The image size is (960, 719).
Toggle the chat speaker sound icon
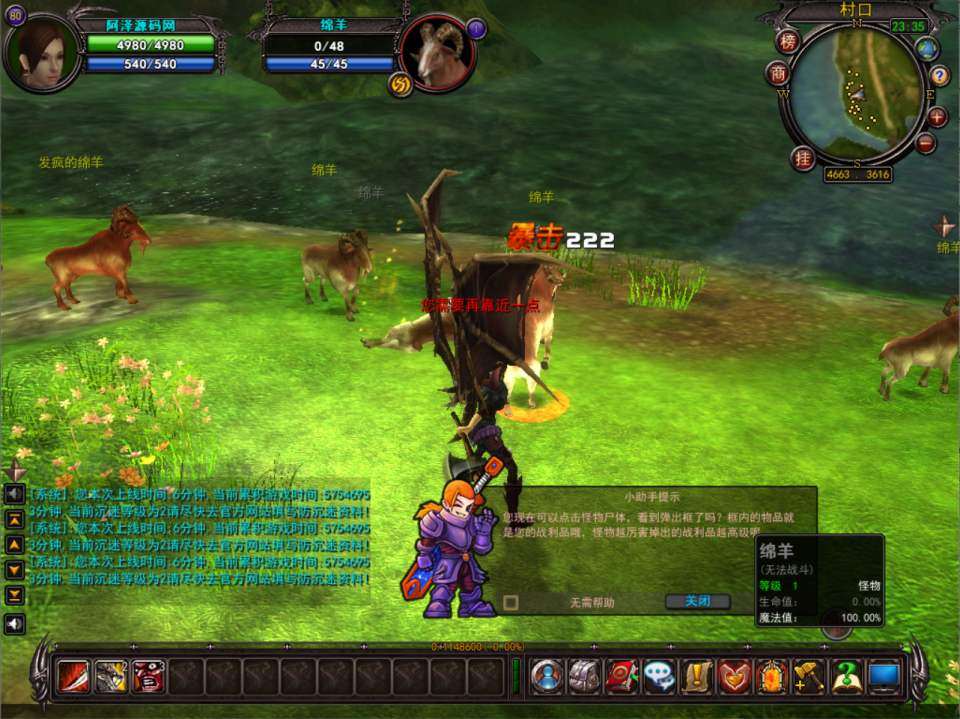click(15, 624)
